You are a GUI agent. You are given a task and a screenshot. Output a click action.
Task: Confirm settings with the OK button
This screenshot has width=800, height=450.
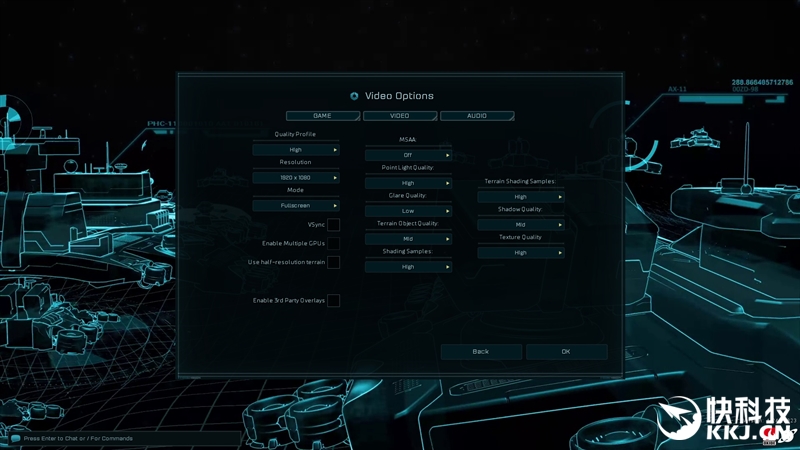click(x=566, y=352)
